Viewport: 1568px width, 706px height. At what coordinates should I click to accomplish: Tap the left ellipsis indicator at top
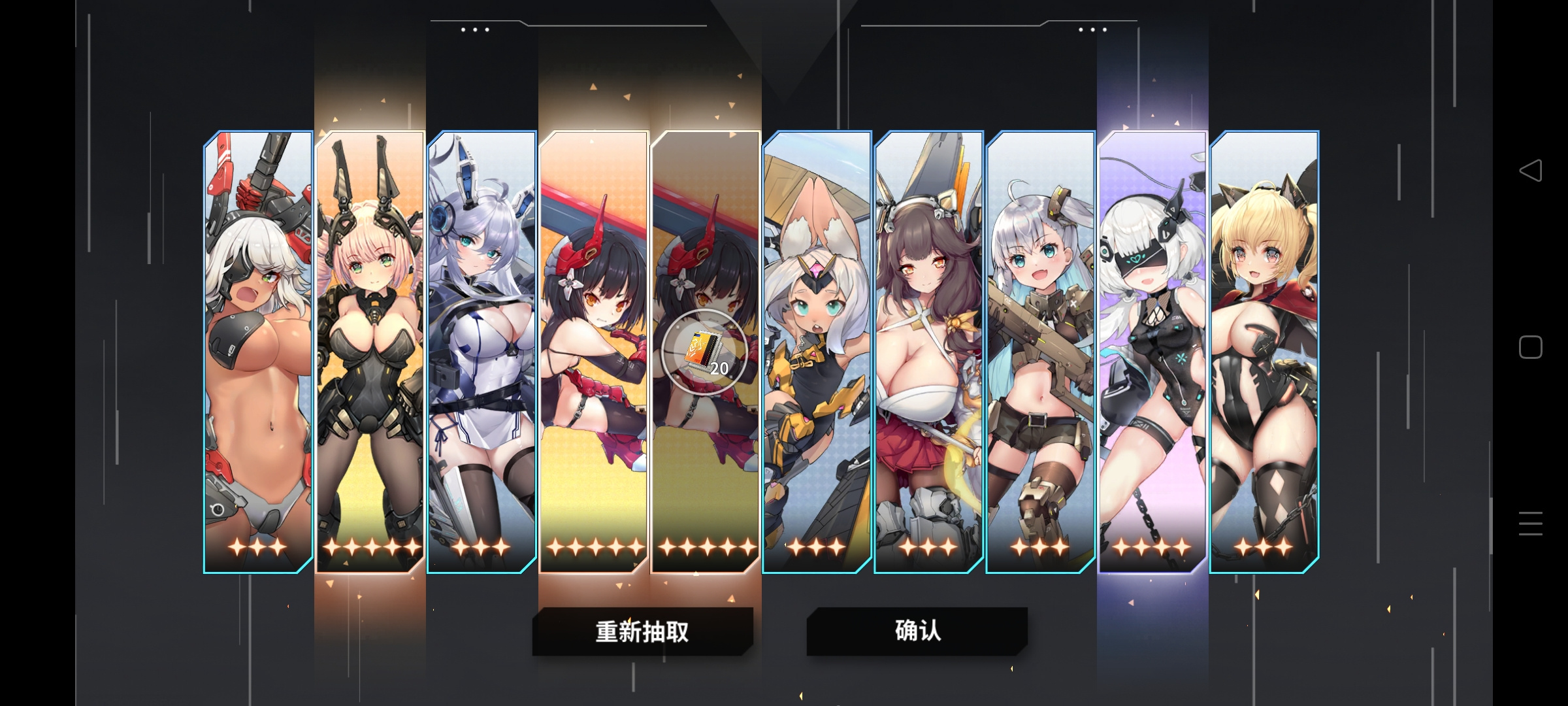(474, 28)
